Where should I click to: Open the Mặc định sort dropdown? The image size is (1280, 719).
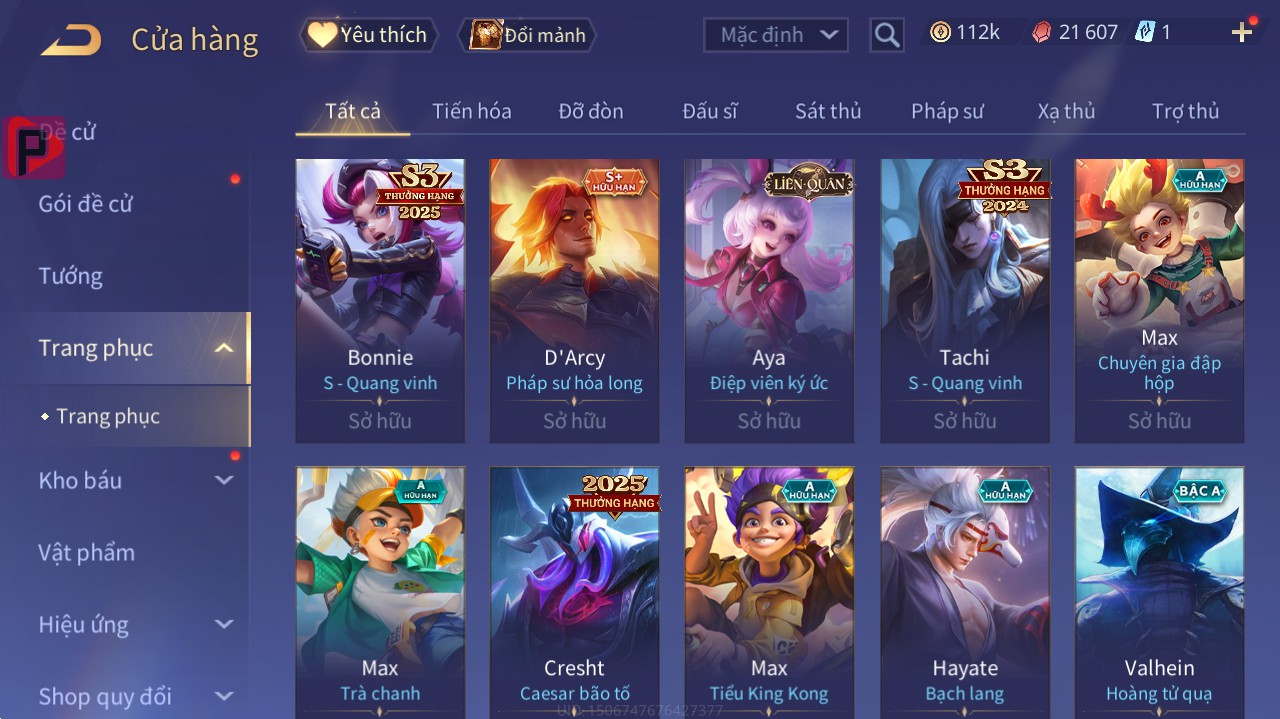[776, 35]
